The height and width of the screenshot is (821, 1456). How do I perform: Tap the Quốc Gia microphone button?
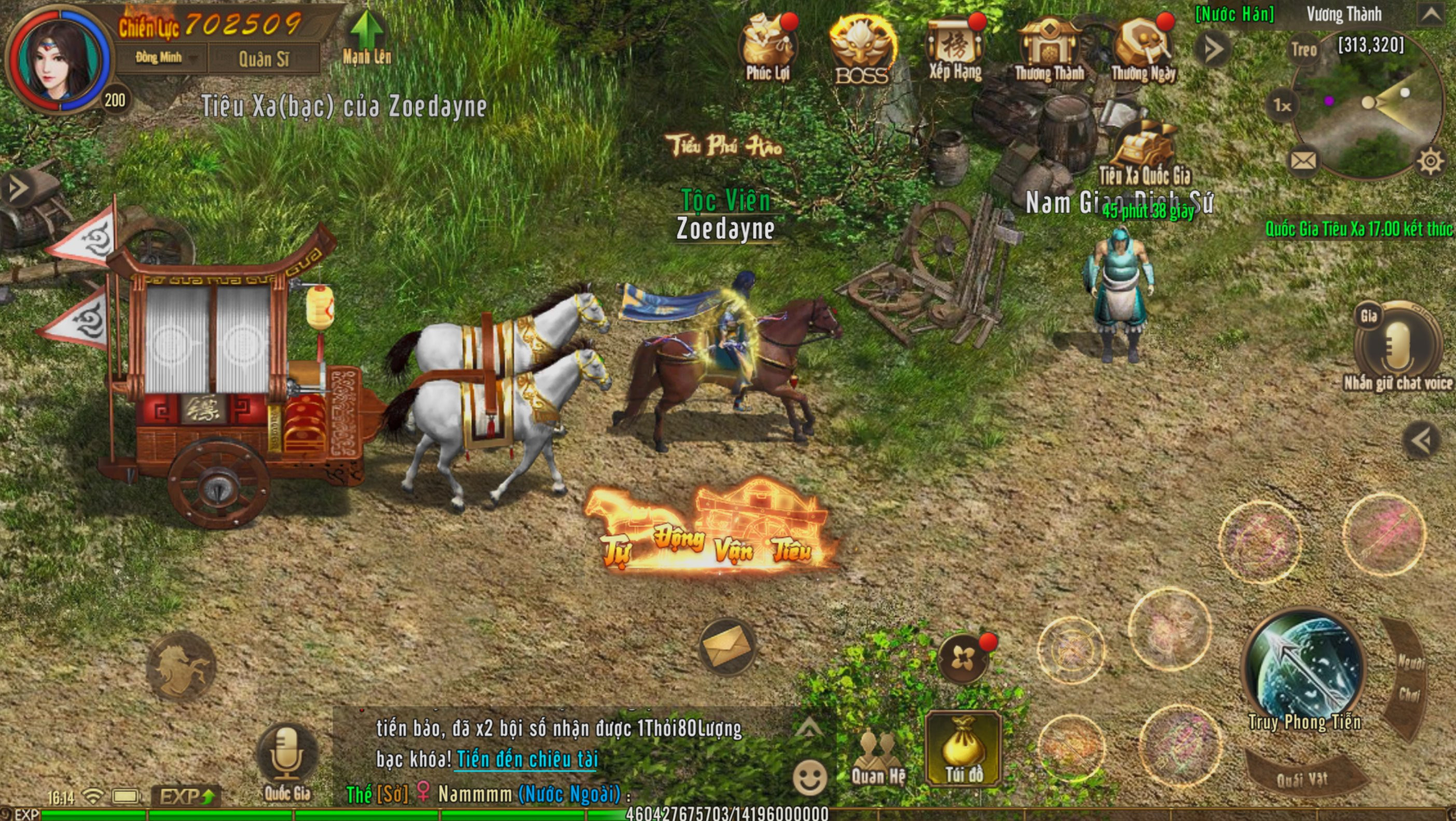(x=287, y=756)
